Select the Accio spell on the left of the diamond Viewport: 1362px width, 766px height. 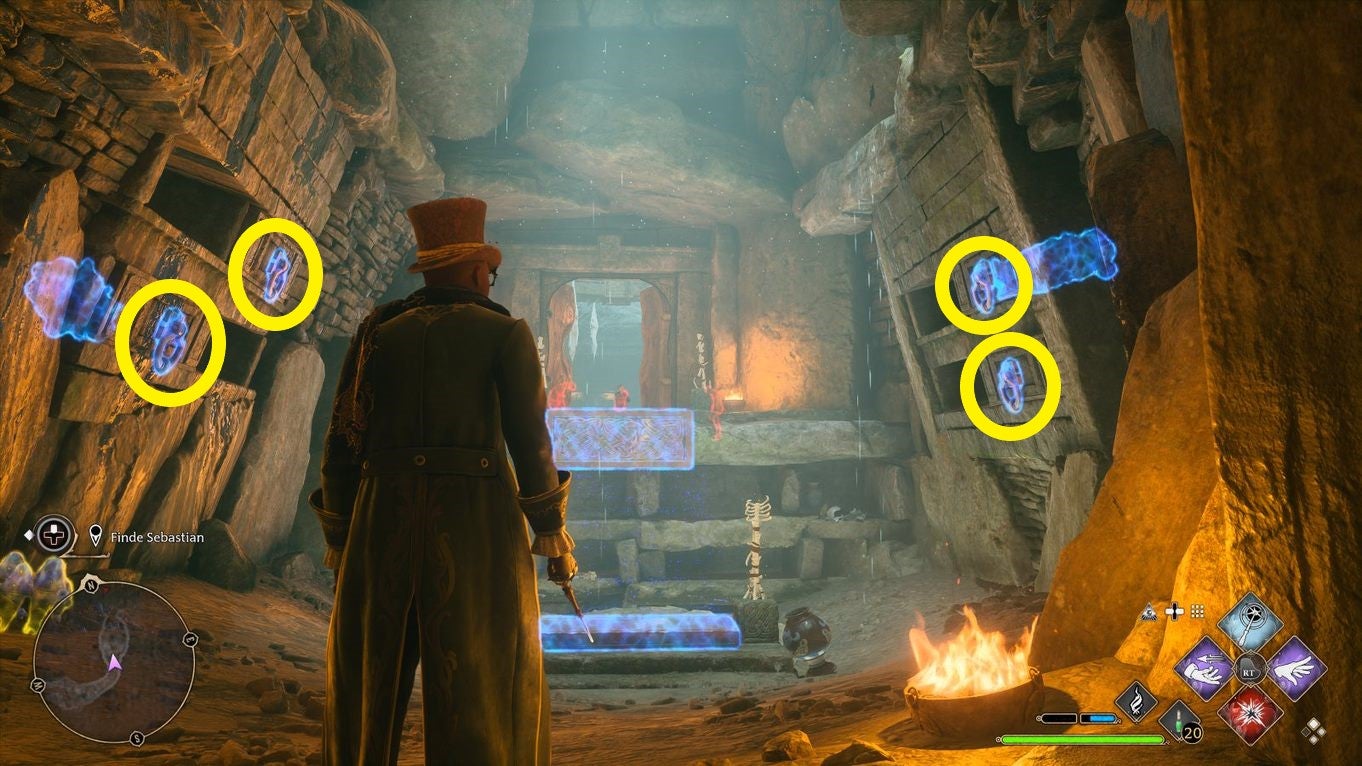coord(1204,668)
